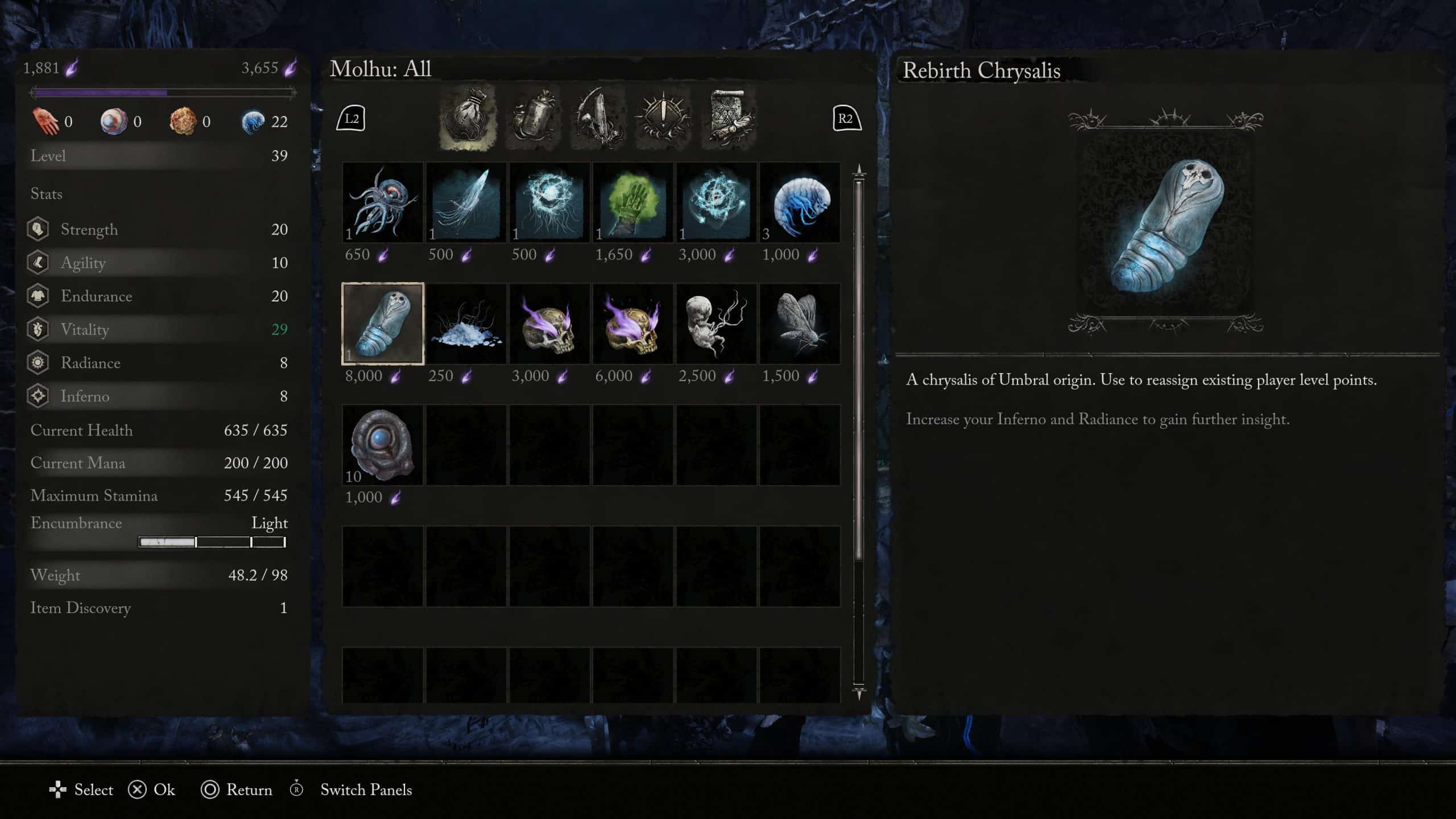Open the spells scroll category icon

(x=730, y=118)
